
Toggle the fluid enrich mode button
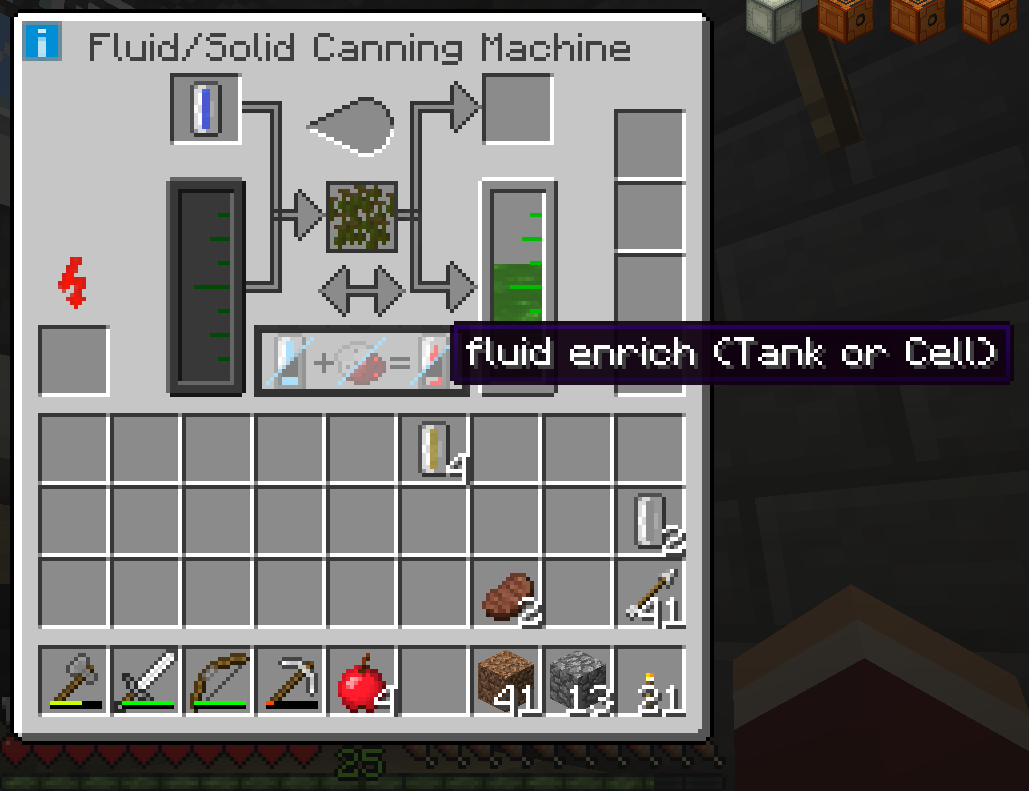(360, 361)
